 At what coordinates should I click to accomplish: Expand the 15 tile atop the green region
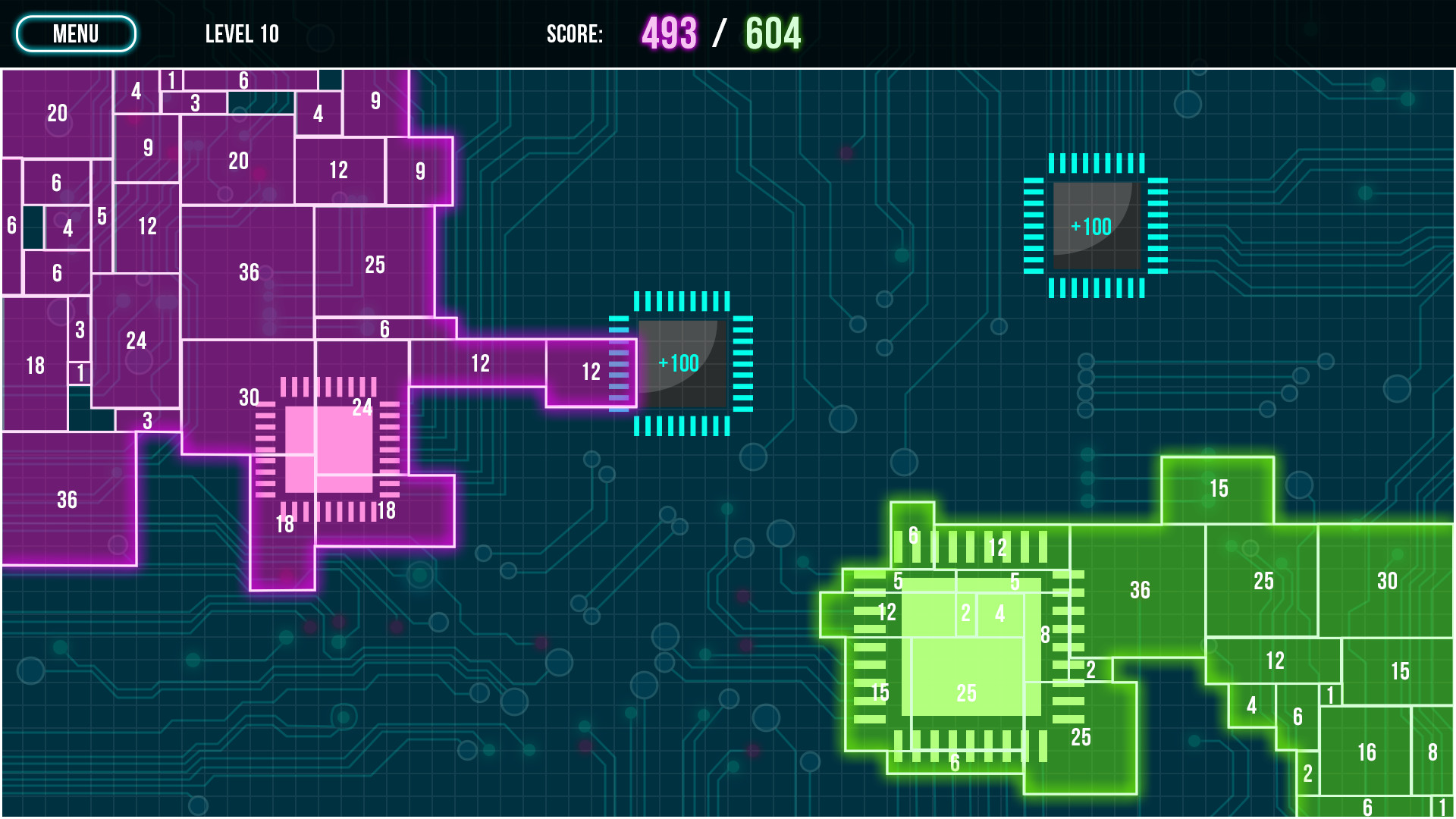[x=1219, y=489]
